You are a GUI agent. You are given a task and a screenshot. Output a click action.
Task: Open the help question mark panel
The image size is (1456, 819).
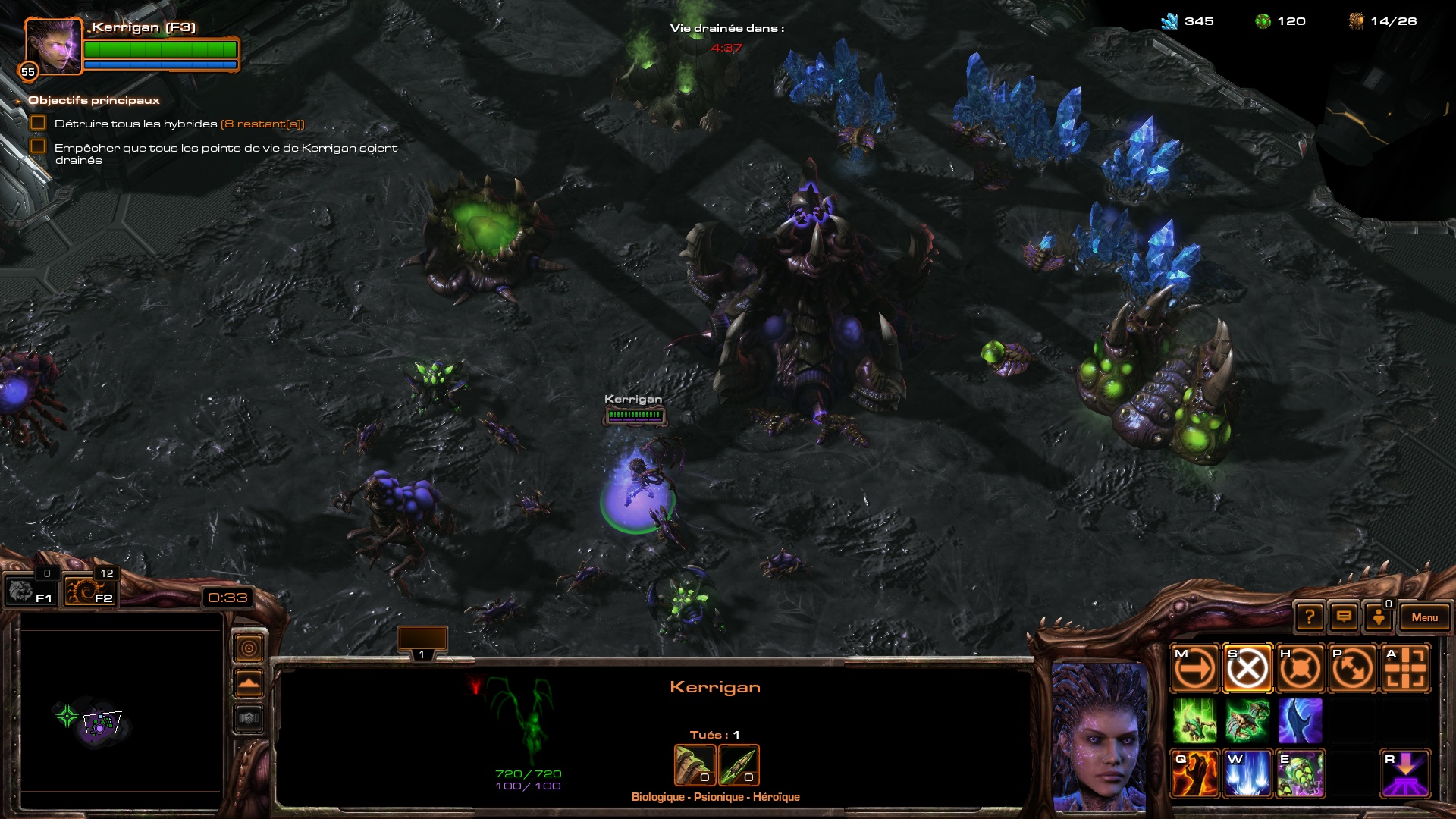click(x=1310, y=617)
